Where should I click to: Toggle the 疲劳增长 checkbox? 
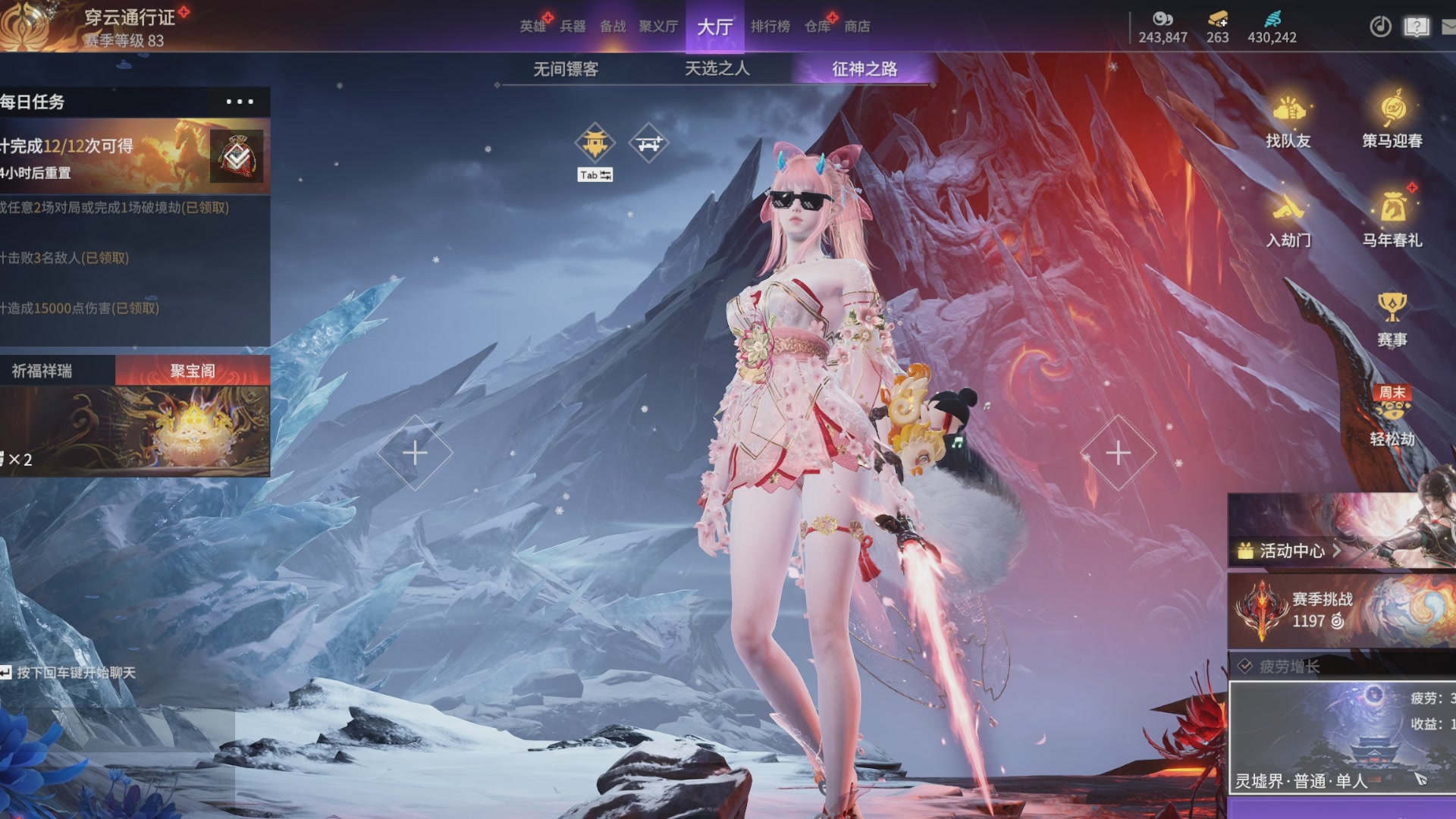[1244, 667]
